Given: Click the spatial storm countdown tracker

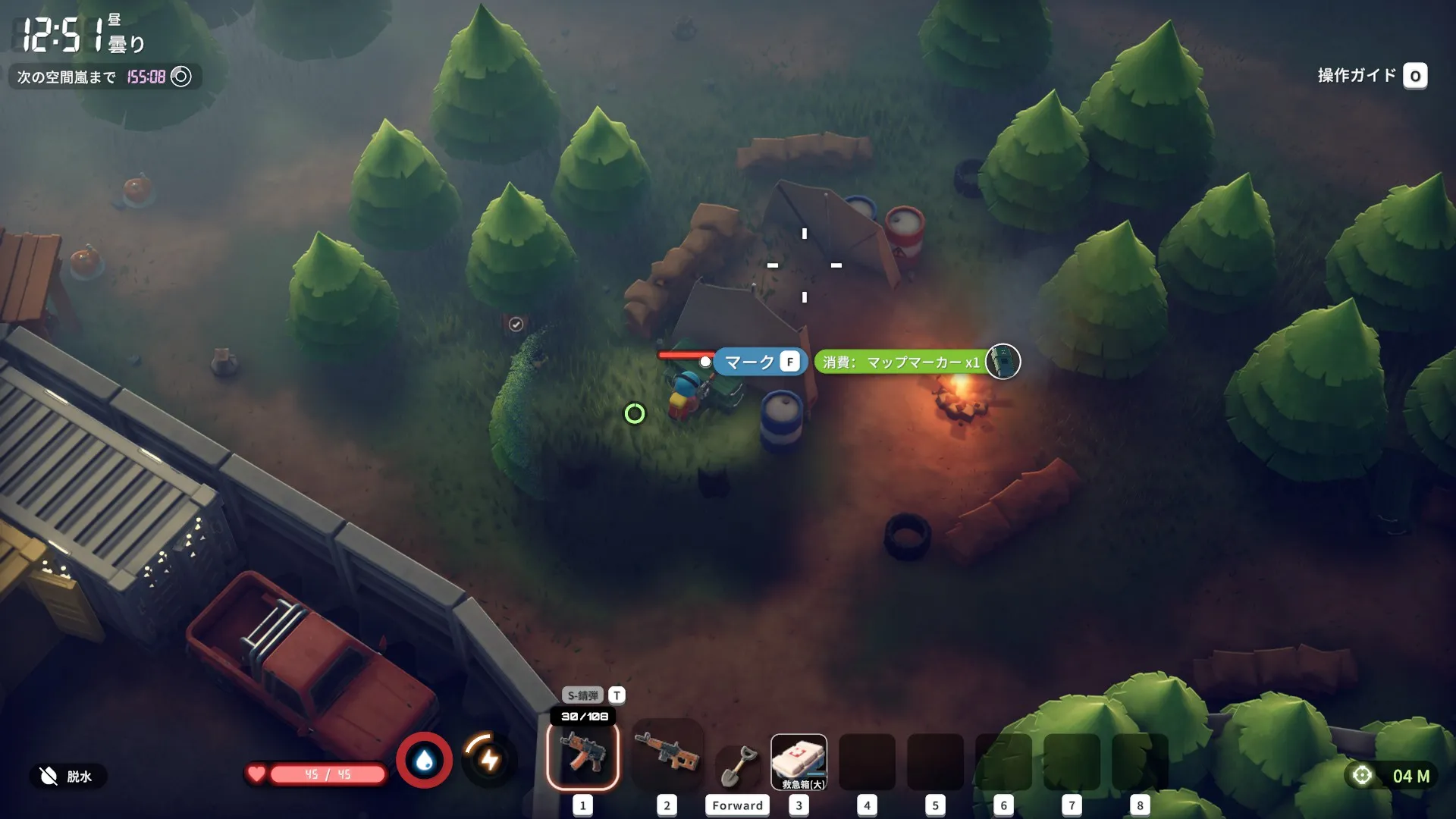Looking at the screenshot, I should [105, 77].
